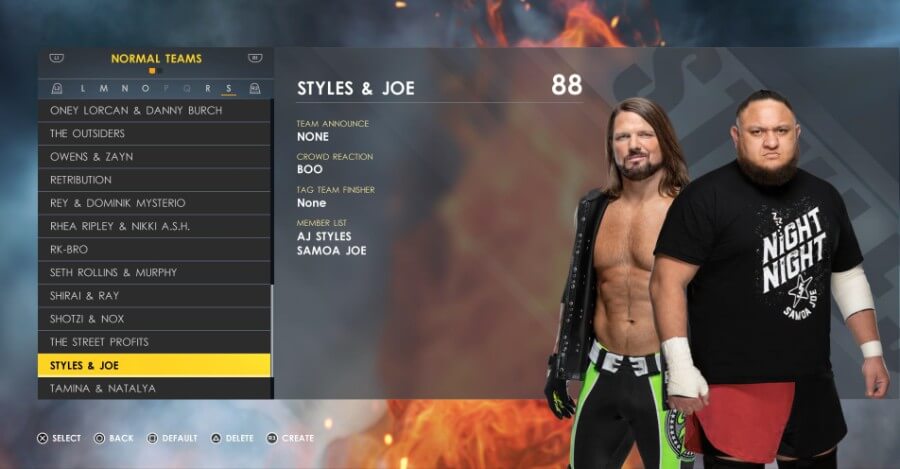Screen dimensions: 900x469
Task: Select the RK-Bro team
Action: 155,249
